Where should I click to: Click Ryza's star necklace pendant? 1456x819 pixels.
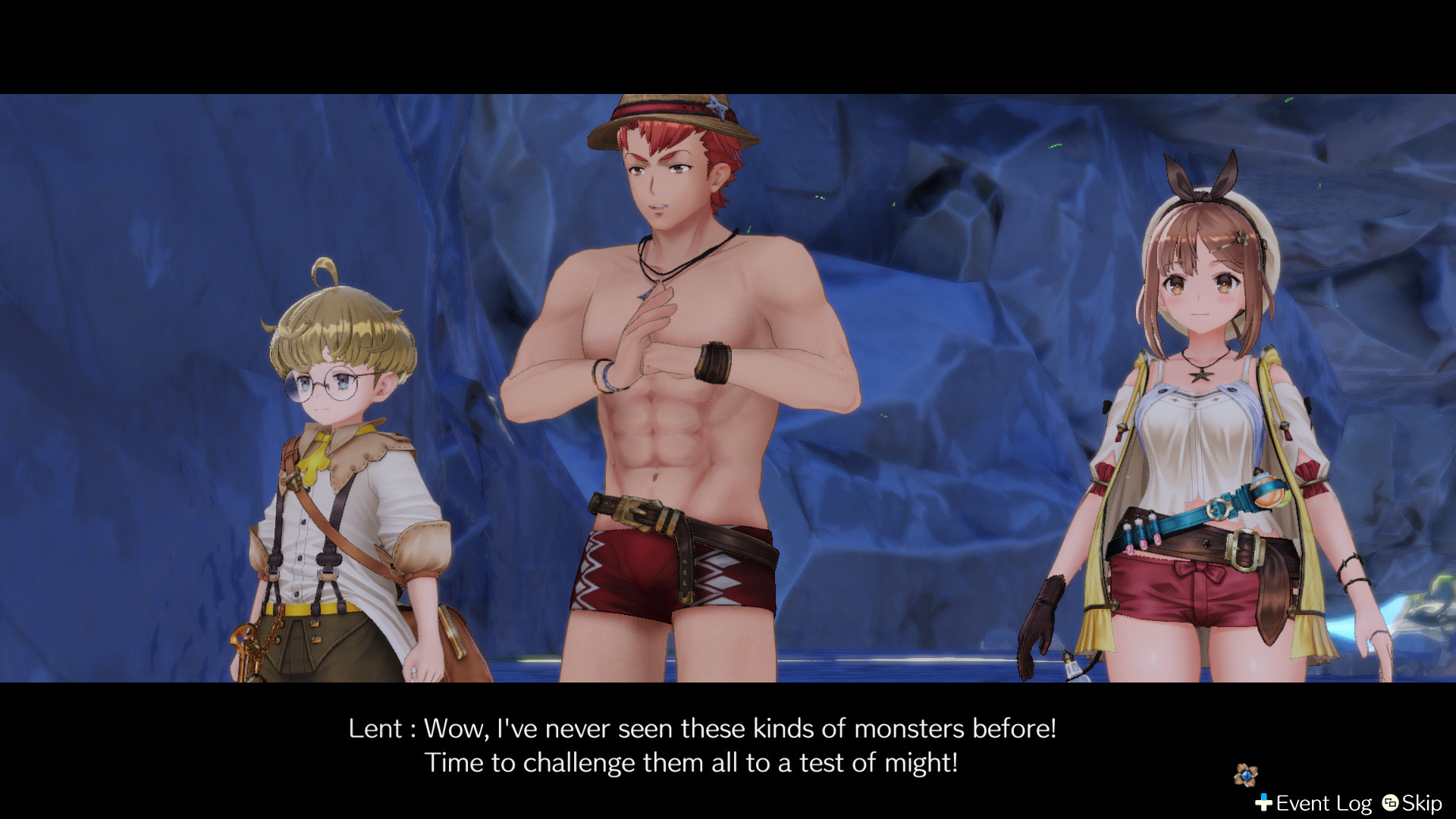pos(1200,375)
